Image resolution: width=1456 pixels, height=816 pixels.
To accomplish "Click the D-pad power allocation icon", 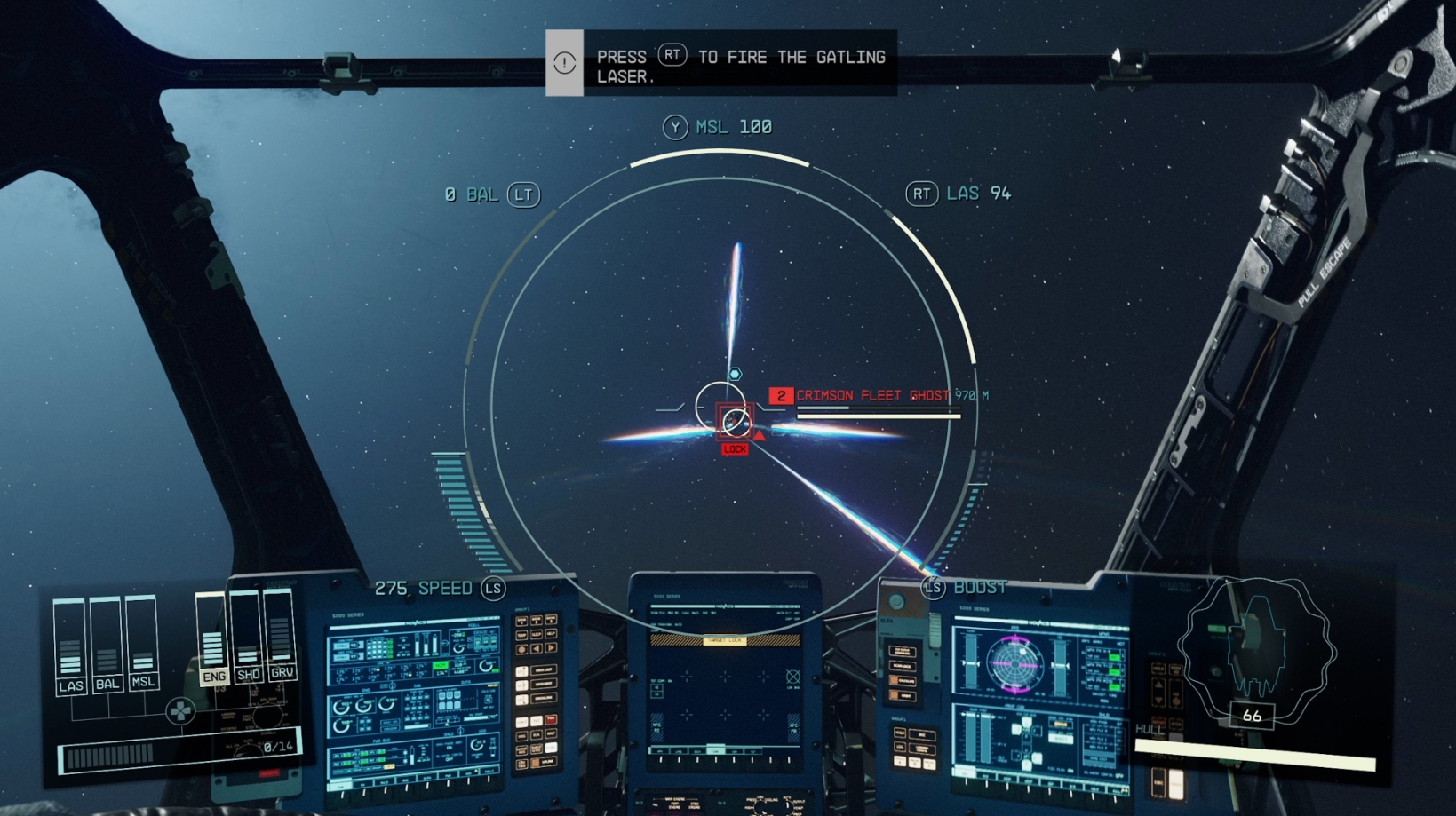I will (x=180, y=712).
